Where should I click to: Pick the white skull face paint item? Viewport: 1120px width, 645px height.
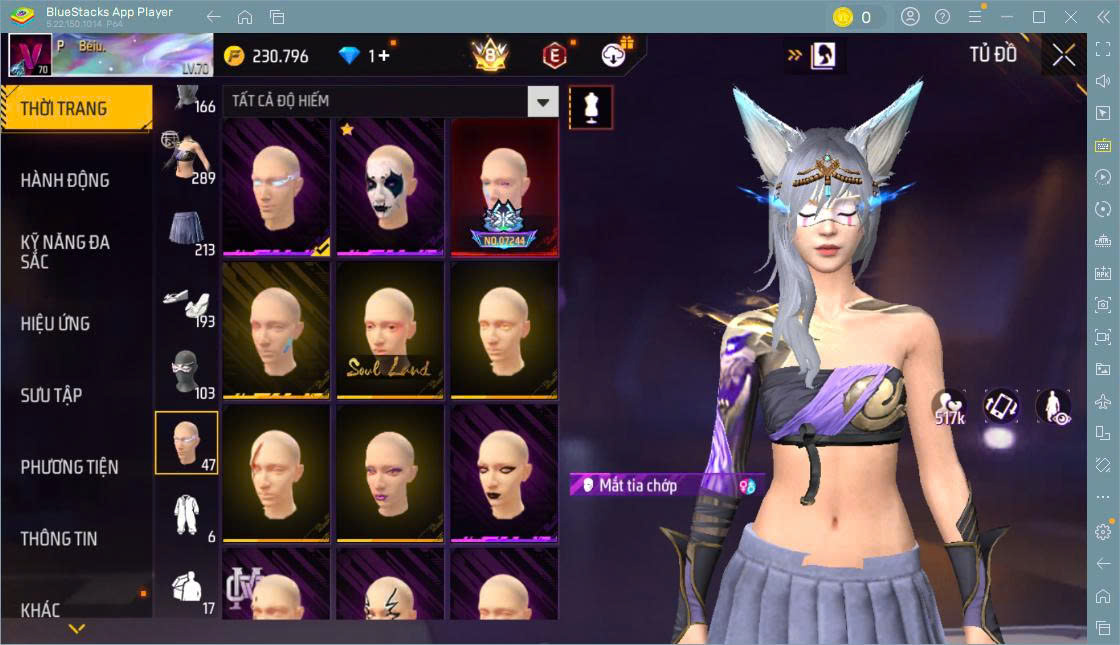coord(390,187)
